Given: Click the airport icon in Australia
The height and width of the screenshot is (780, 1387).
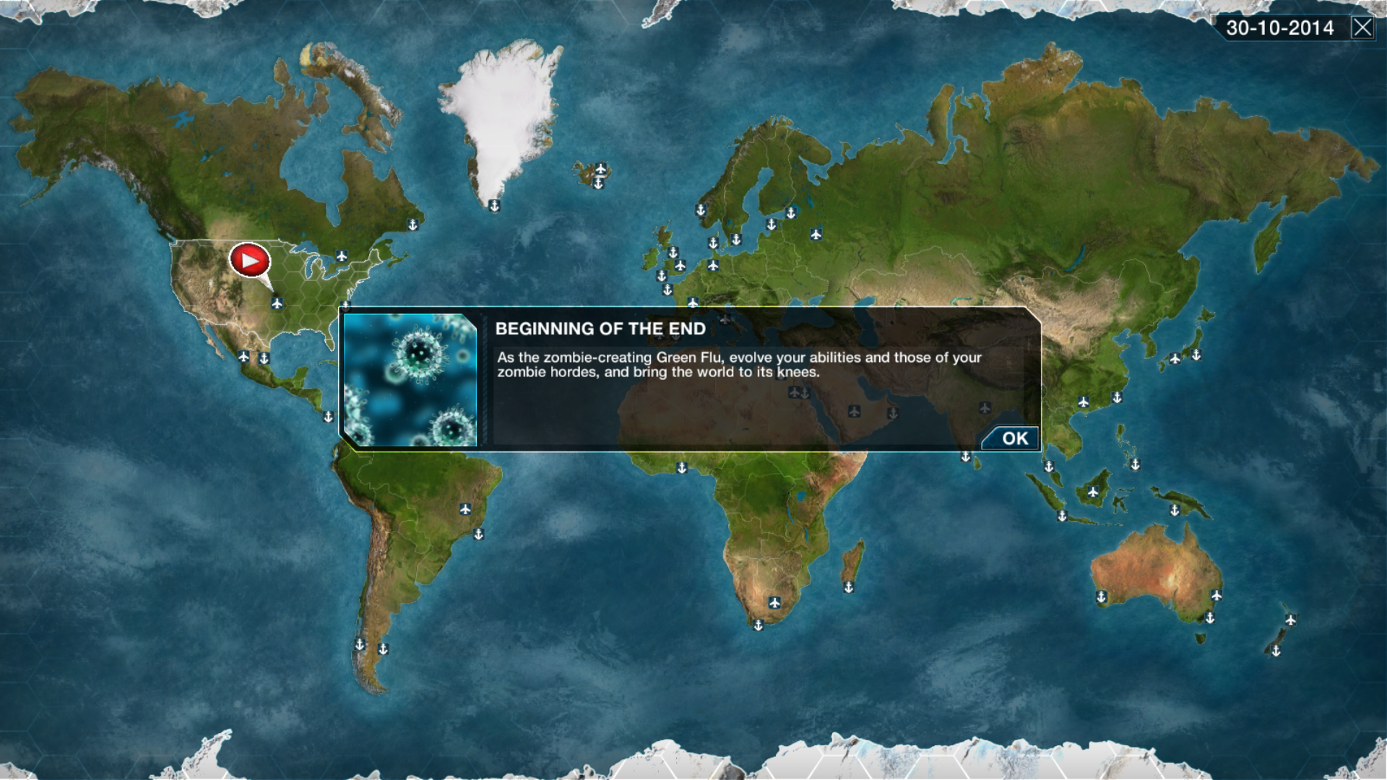Looking at the screenshot, I should coord(1217,596).
